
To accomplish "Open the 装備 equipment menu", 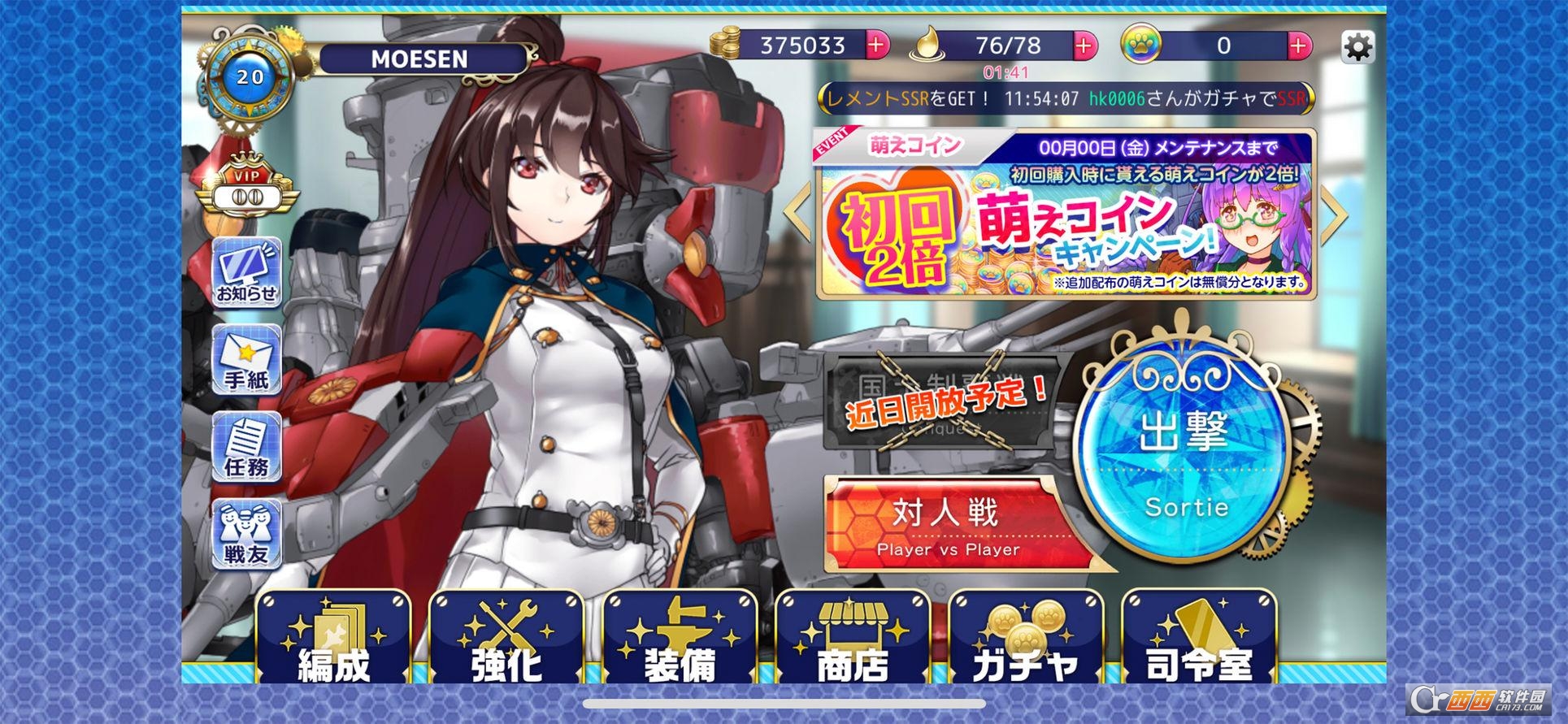I will [680, 639].
